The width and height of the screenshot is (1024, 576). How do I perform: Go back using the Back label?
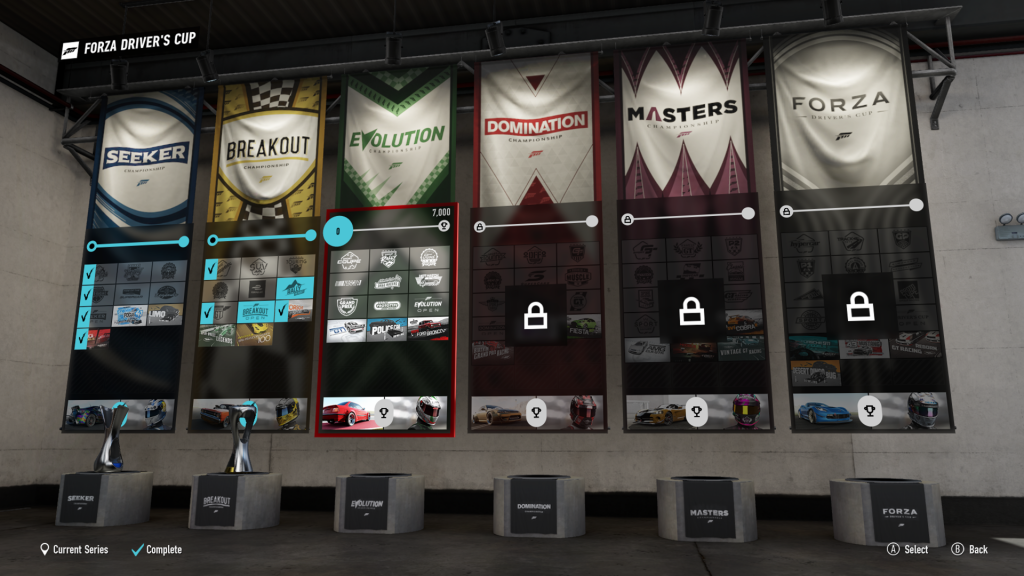[x=978, y=549]
